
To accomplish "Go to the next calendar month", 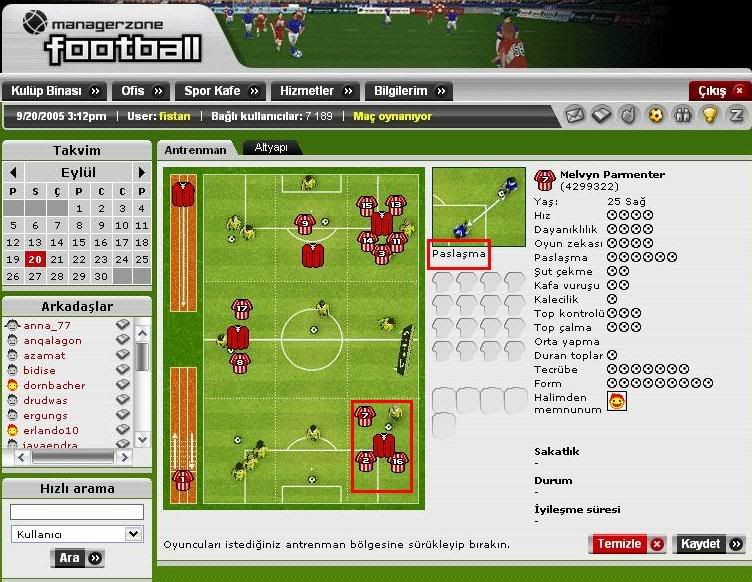I will [142, 172].
